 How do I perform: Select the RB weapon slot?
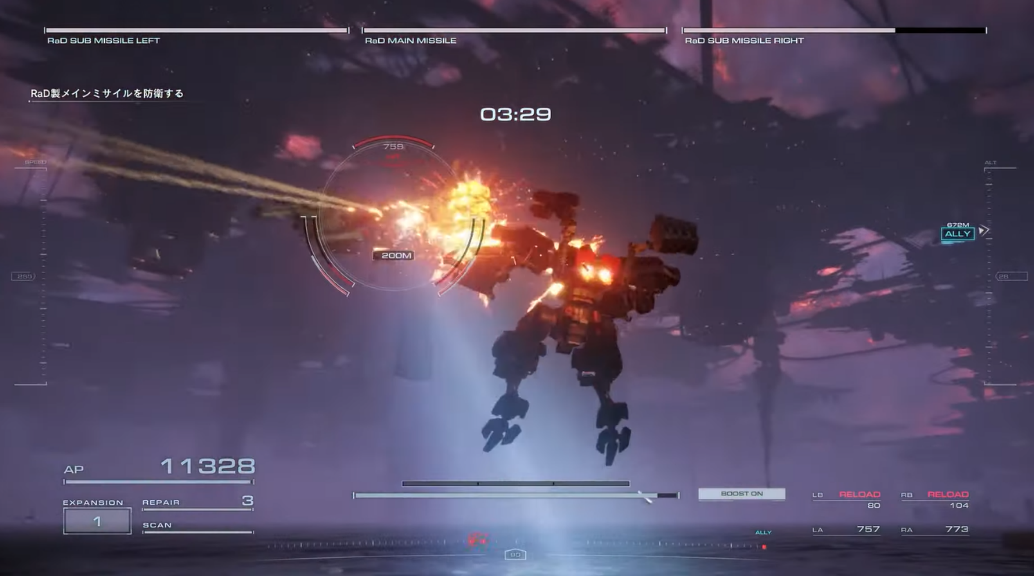(934, 499)
